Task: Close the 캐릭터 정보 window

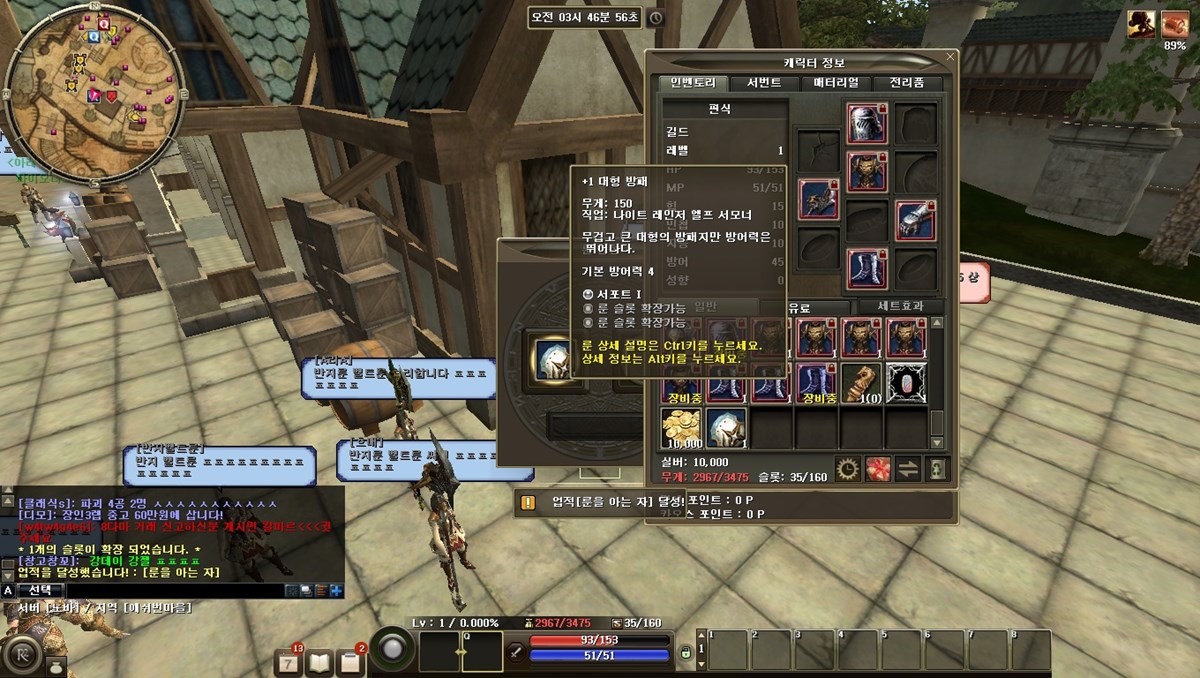Action: (x=949, y=60)
